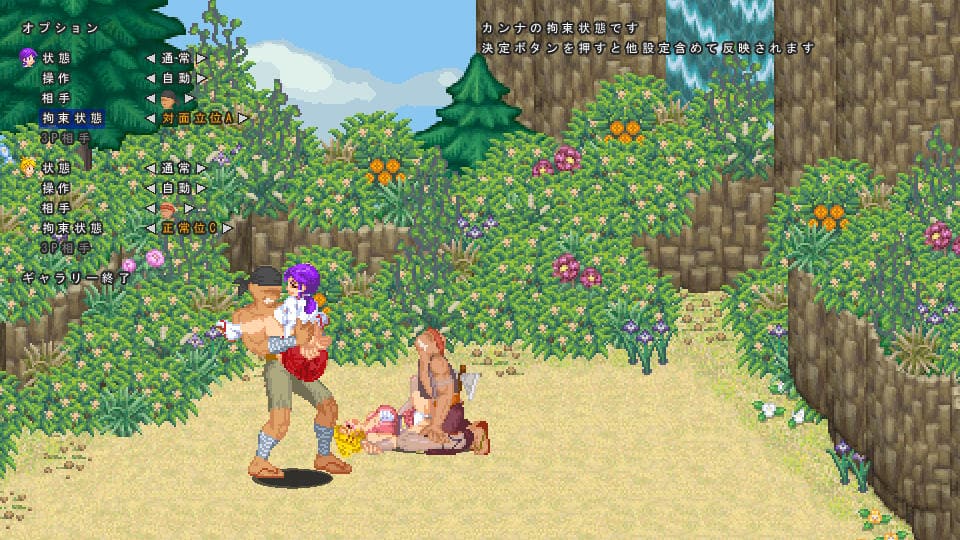
Task: Click right arrow beside purple-haired character's 通常
Action: coord(201,58)
